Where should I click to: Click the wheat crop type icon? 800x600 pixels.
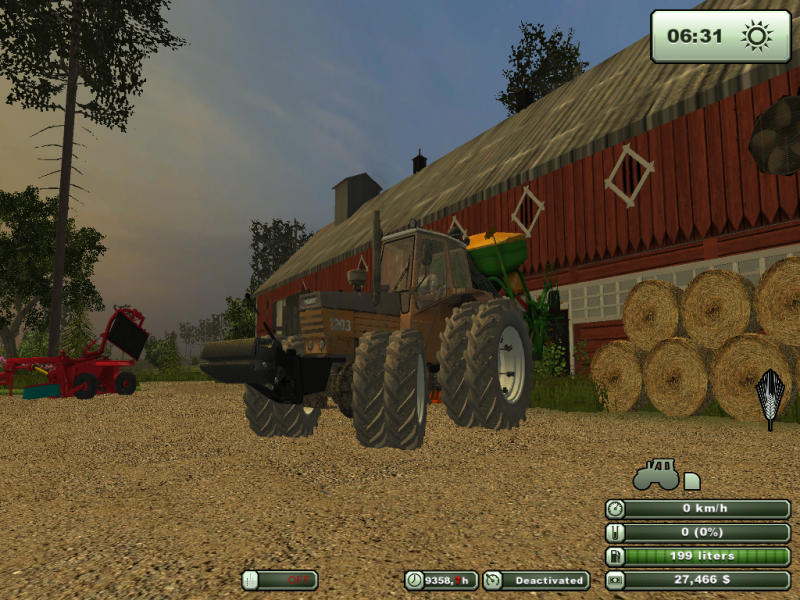pyautogui.click(x=769, y=397)
